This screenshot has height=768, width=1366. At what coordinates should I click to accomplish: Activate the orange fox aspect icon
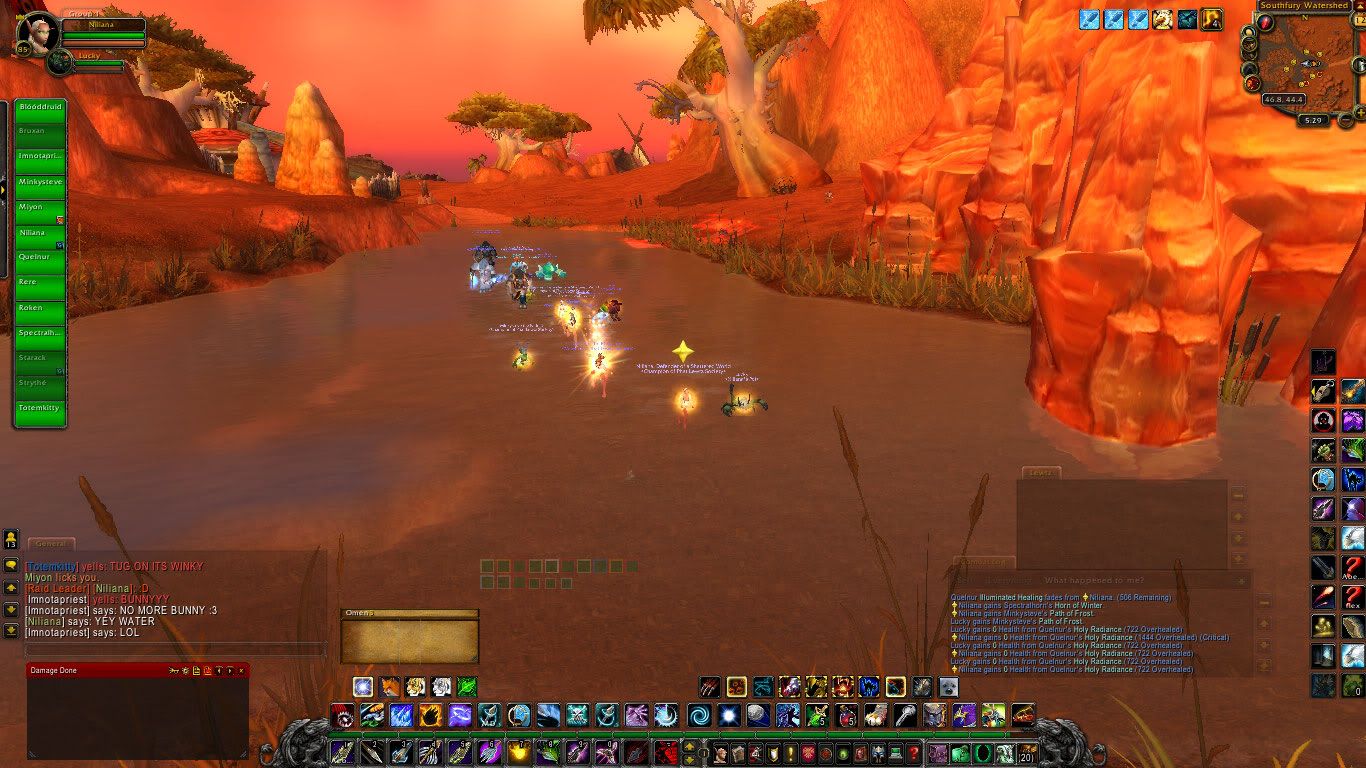[x=389, y=687]
